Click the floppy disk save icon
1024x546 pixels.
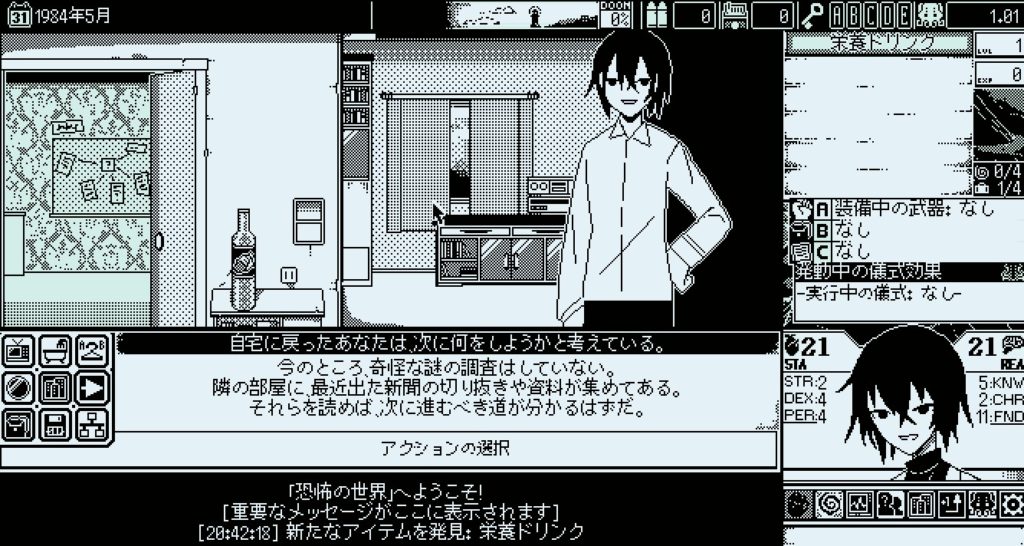(57, 423)
